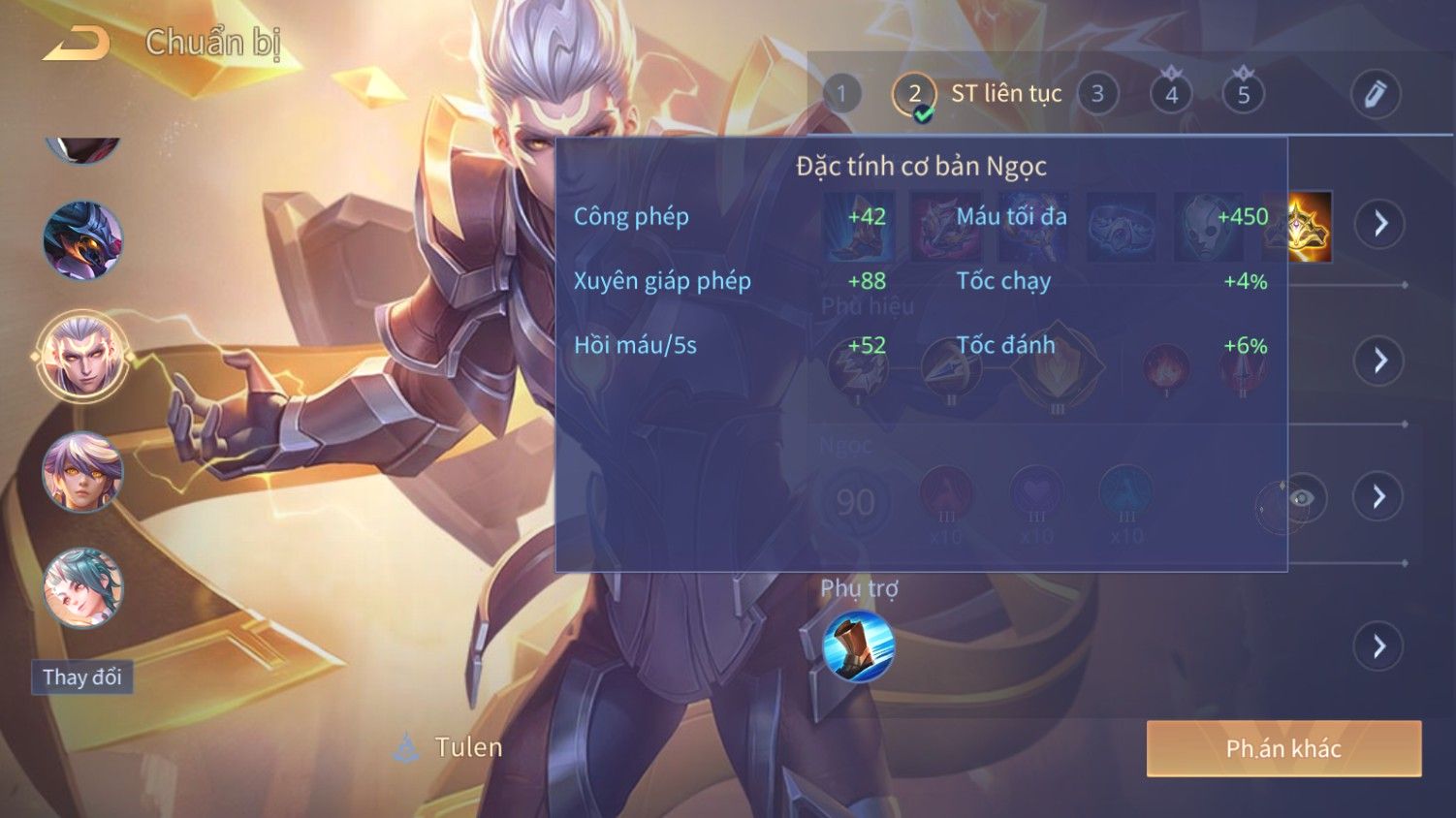This screenshot has height=818, width=1456.
Task: Expand the Phù hiệu row arrow
Action: 1380,361
